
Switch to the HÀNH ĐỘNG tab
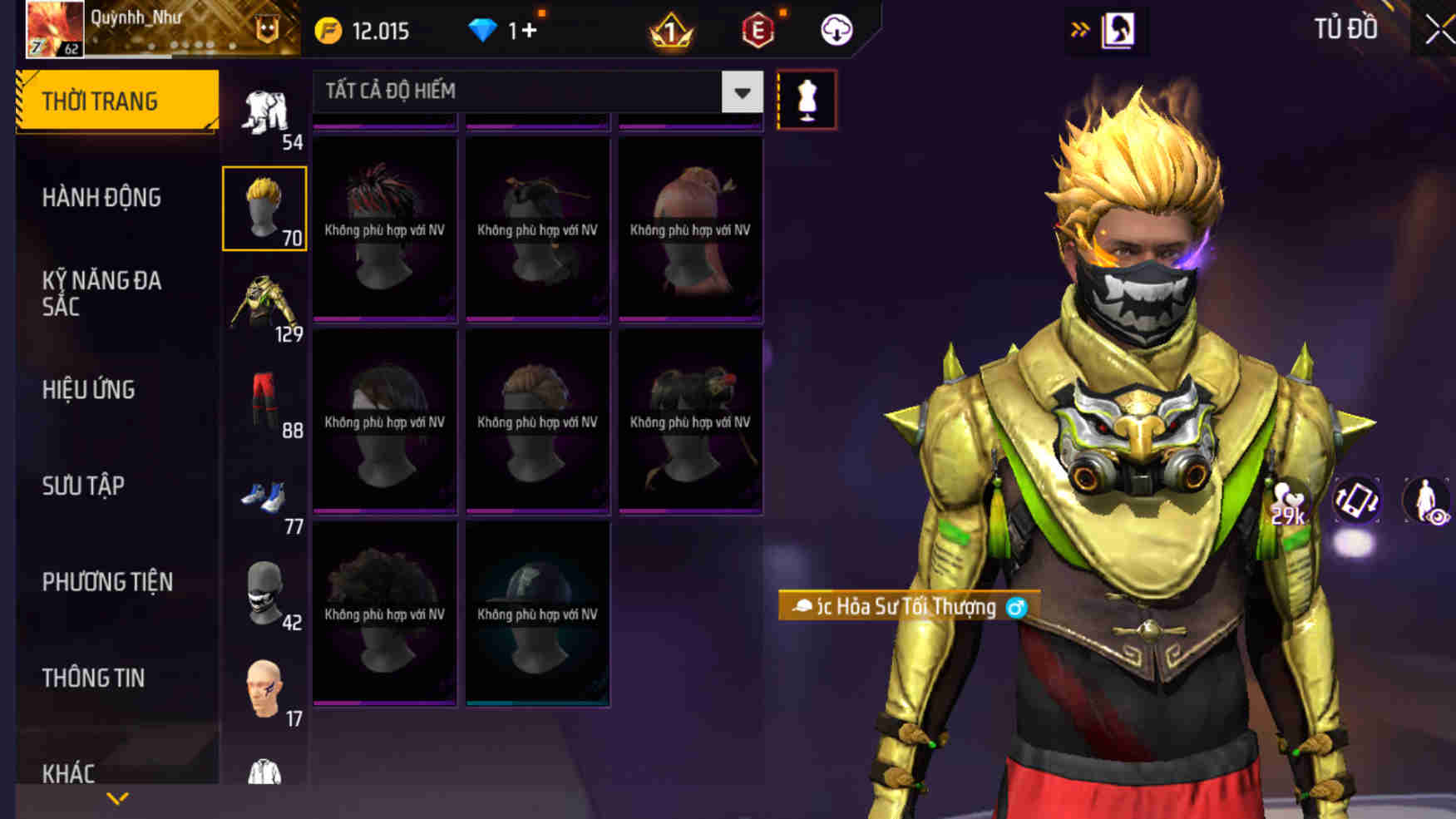click(102, 198)
